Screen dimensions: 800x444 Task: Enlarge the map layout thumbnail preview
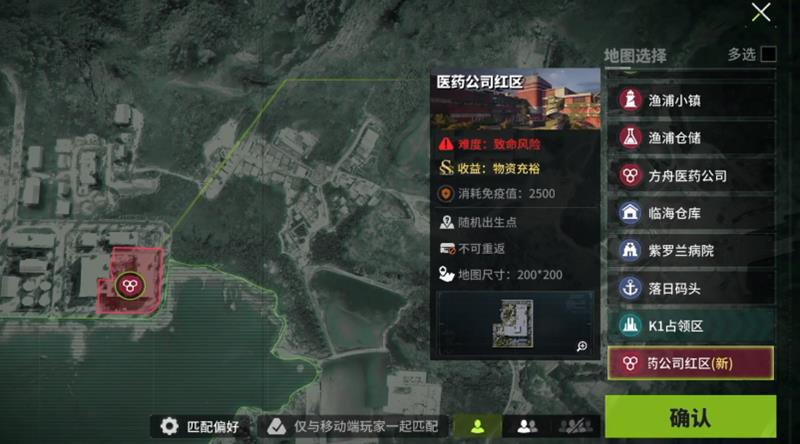[581, 346]
